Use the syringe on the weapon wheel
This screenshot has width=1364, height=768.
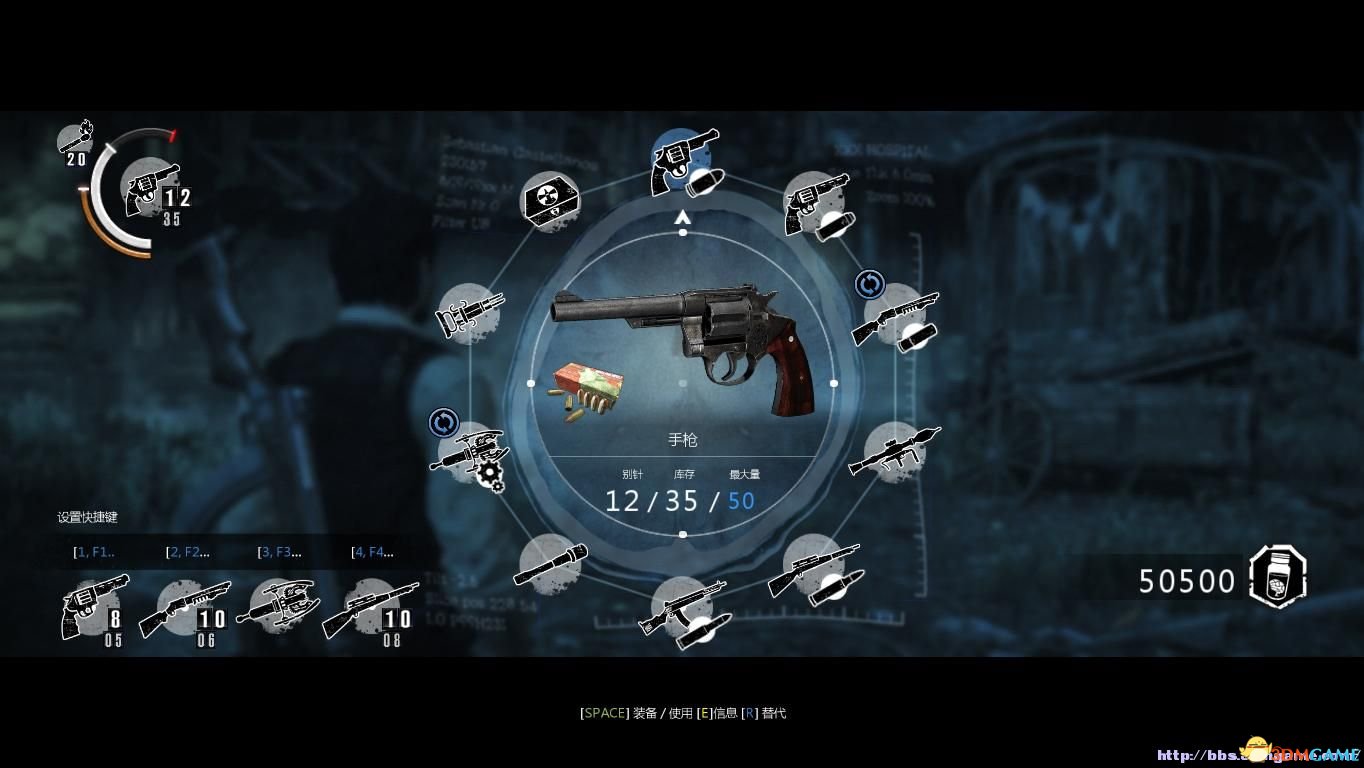tap(469, 313)
